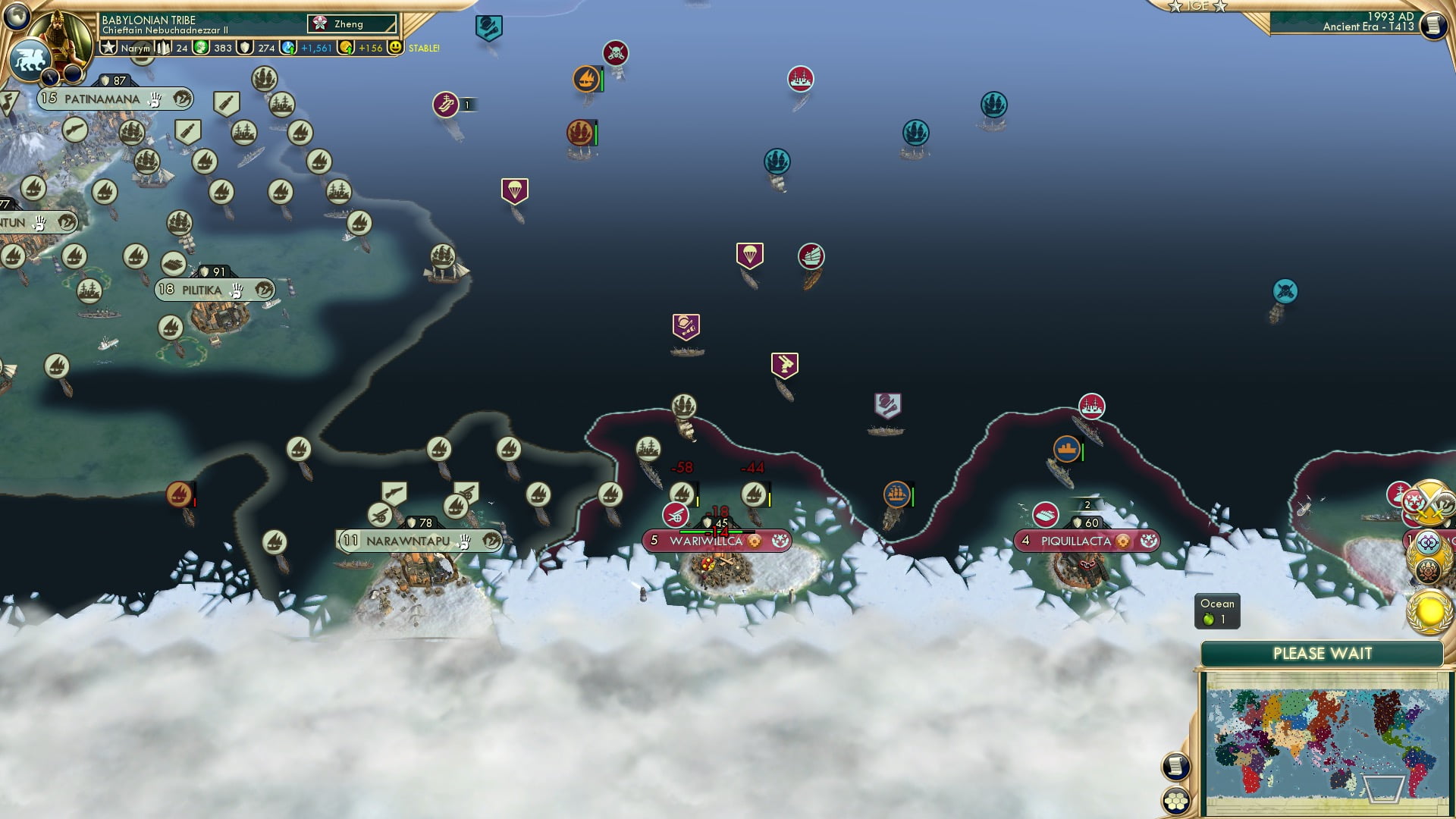Viewport: 1456px width, 819px height.
Task: Click the hand icon beside Pilitika's city name
Action: pyautogui.click(x=236, y=290)
